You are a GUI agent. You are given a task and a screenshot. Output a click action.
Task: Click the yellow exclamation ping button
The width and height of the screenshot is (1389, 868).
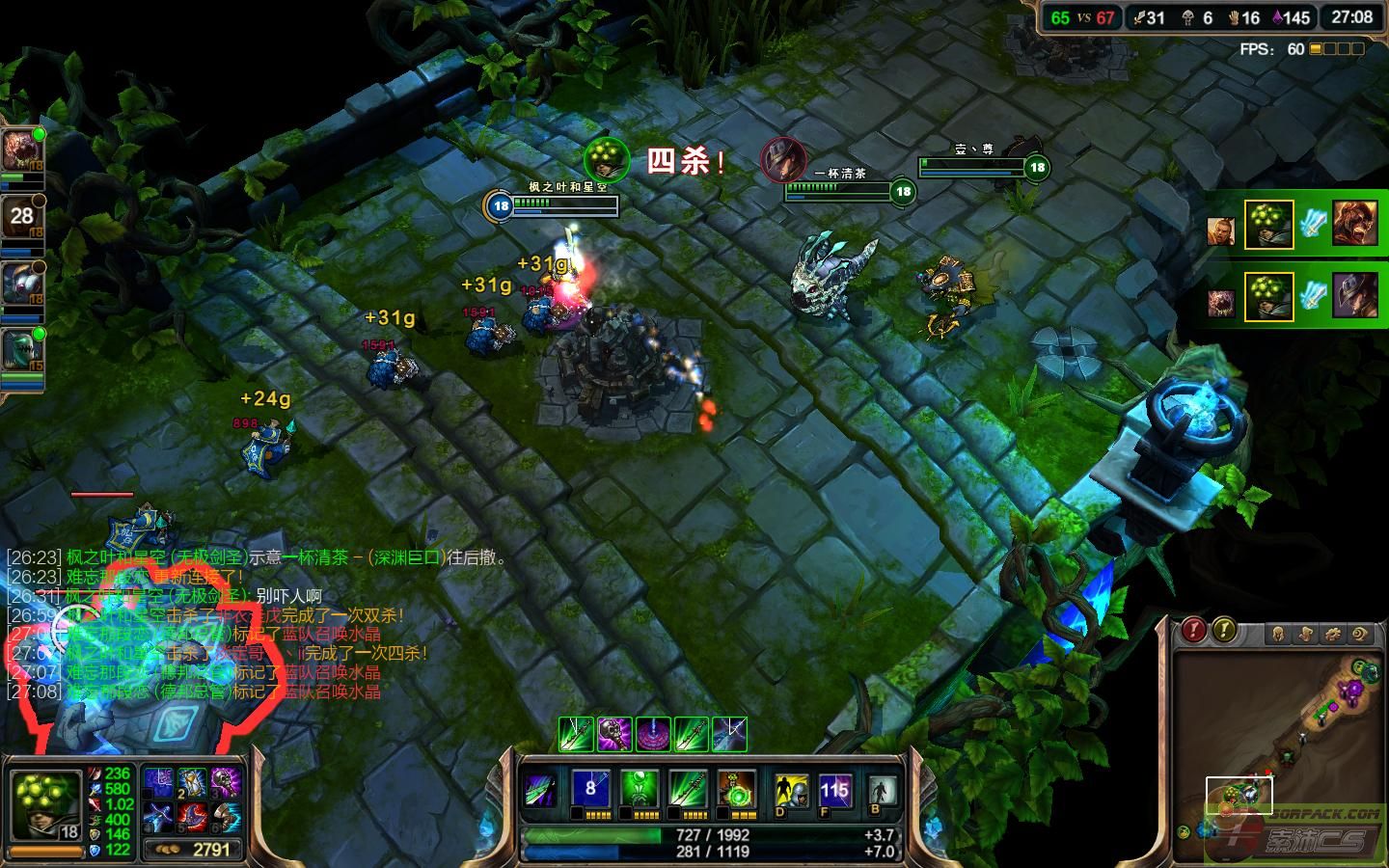point(1224,631)
